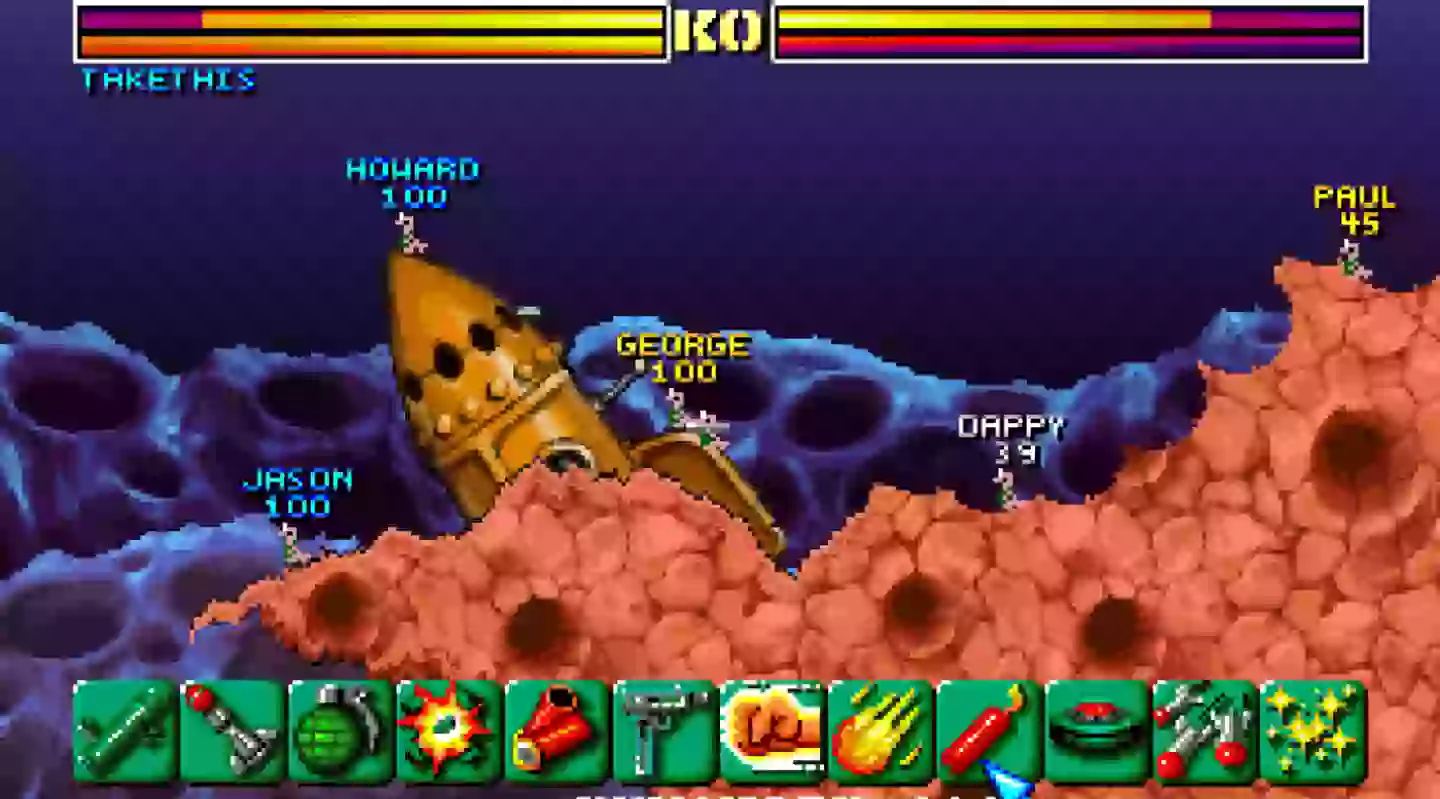Select the Mine weapon icon
Viewport: 1440px width, 799px height.
[x=1093, y=733]
